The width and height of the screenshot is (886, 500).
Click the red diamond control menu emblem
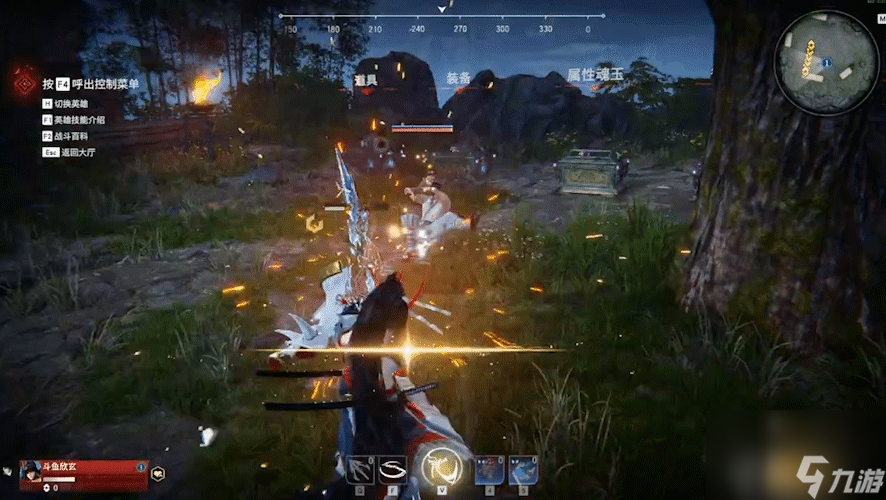(x=22, y=82)
